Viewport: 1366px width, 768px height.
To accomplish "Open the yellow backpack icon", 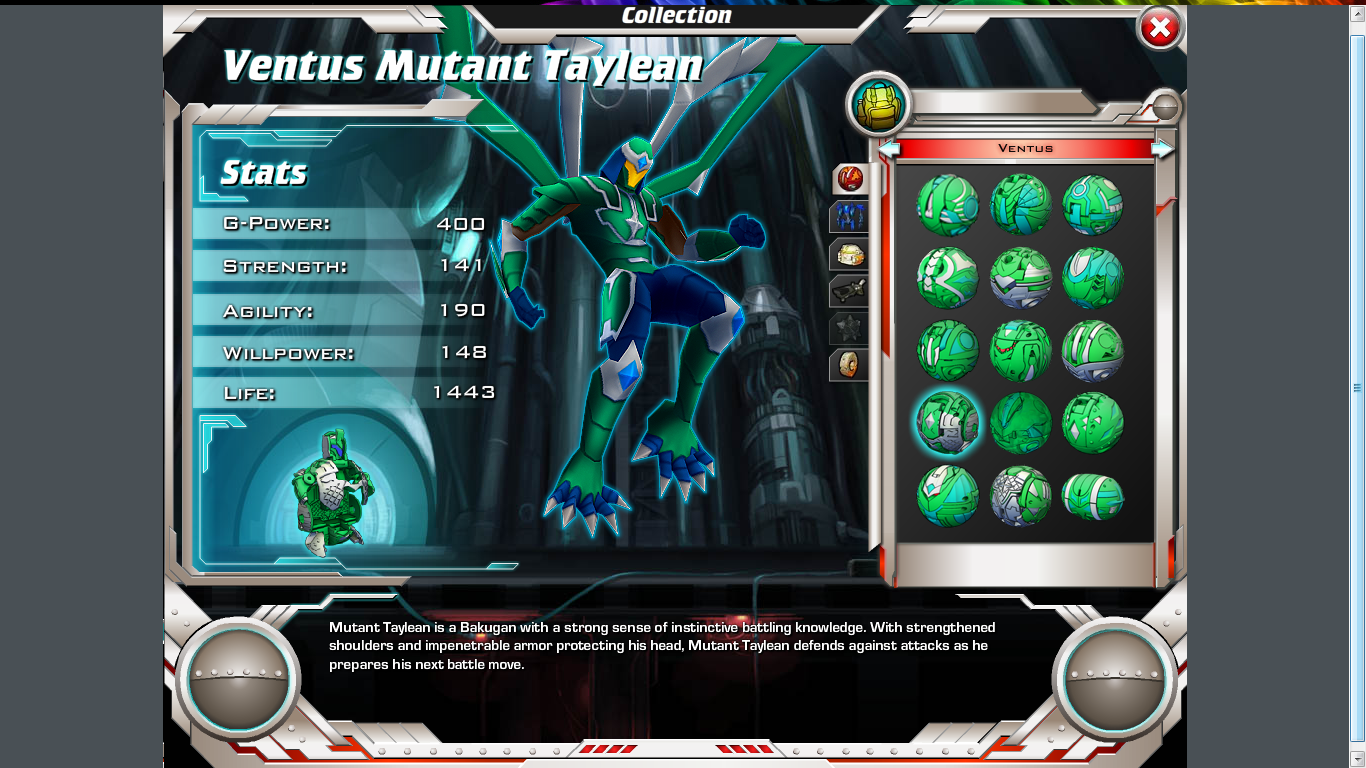I will tap(879, 105).
